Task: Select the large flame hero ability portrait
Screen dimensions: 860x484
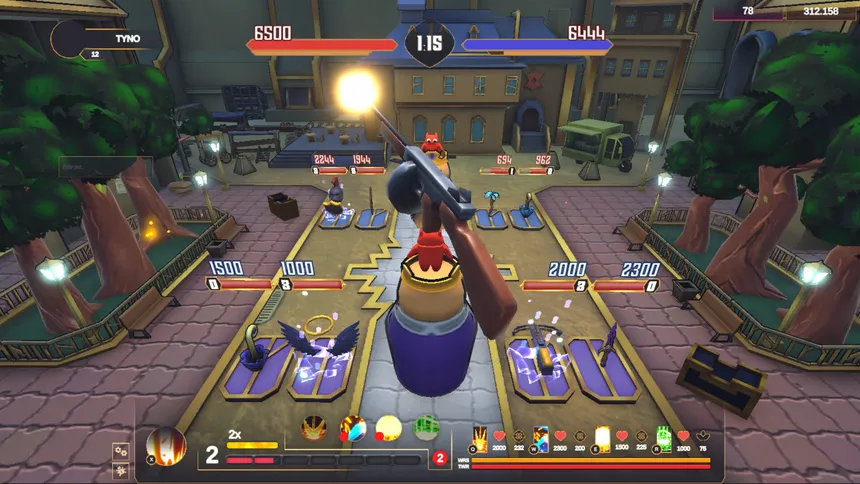Action: pos(166,446)
